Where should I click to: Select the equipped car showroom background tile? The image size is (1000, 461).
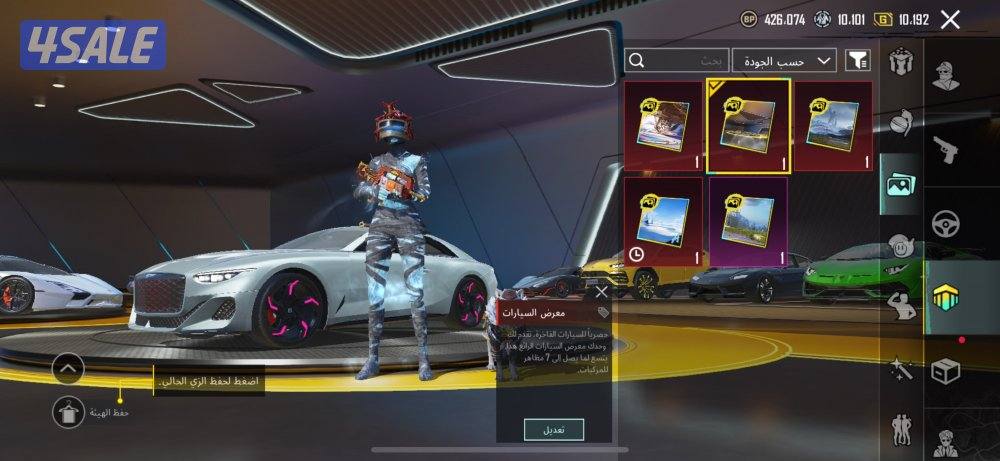(748, 126)
